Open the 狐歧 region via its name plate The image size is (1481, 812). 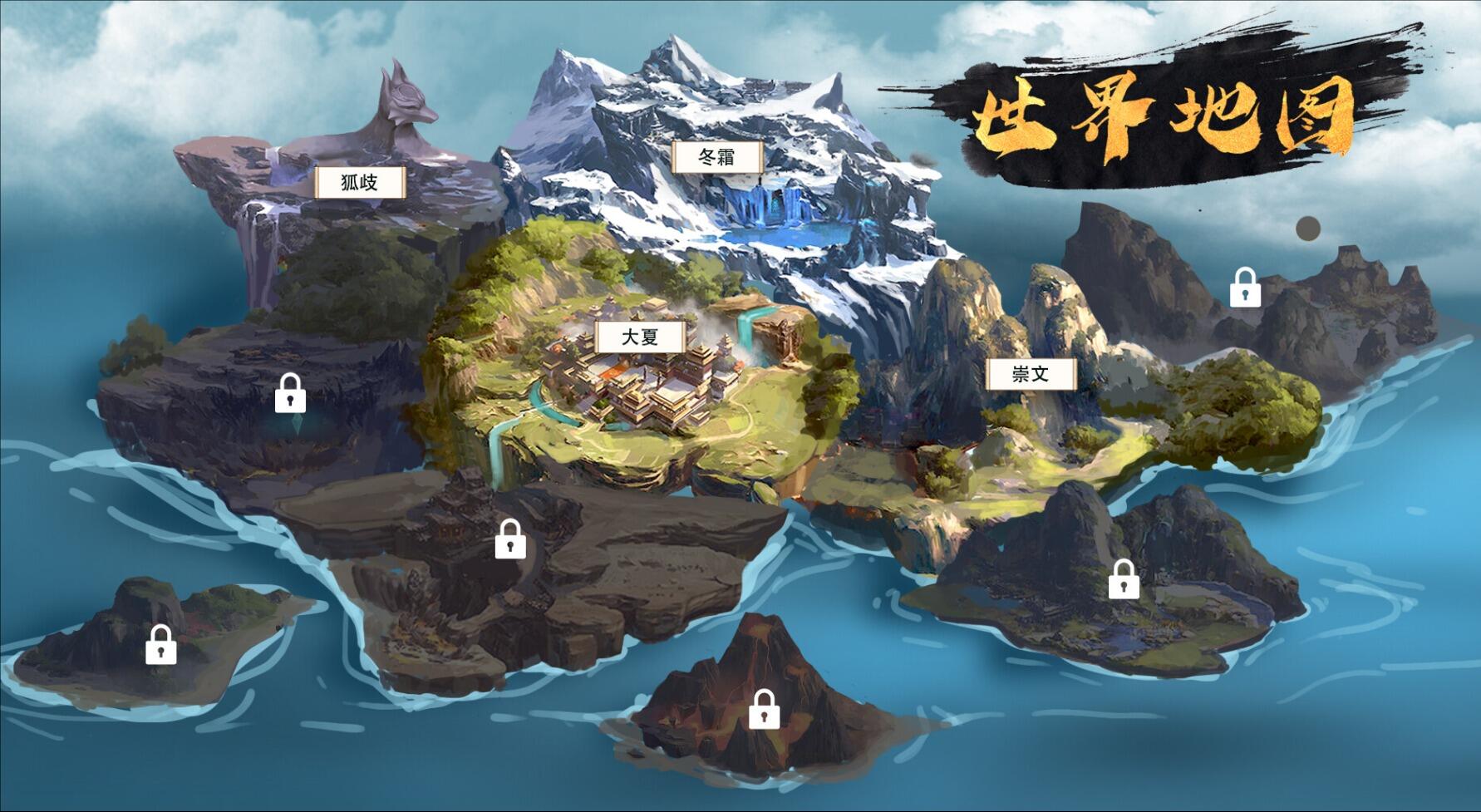click(x=359, y=183)
